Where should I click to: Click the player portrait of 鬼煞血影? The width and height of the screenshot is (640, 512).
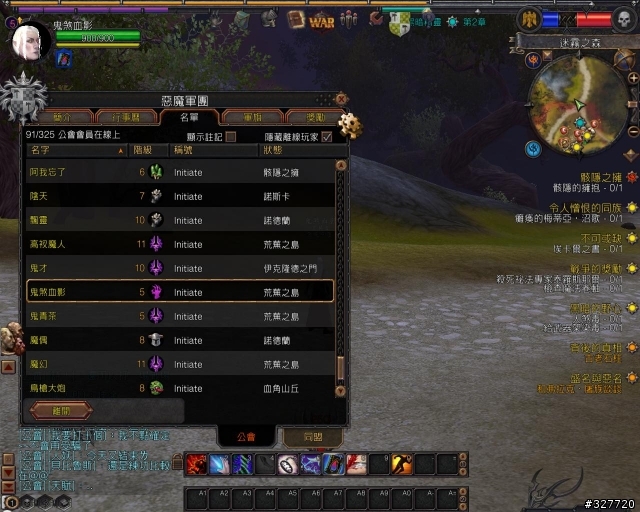pos(30,40)
